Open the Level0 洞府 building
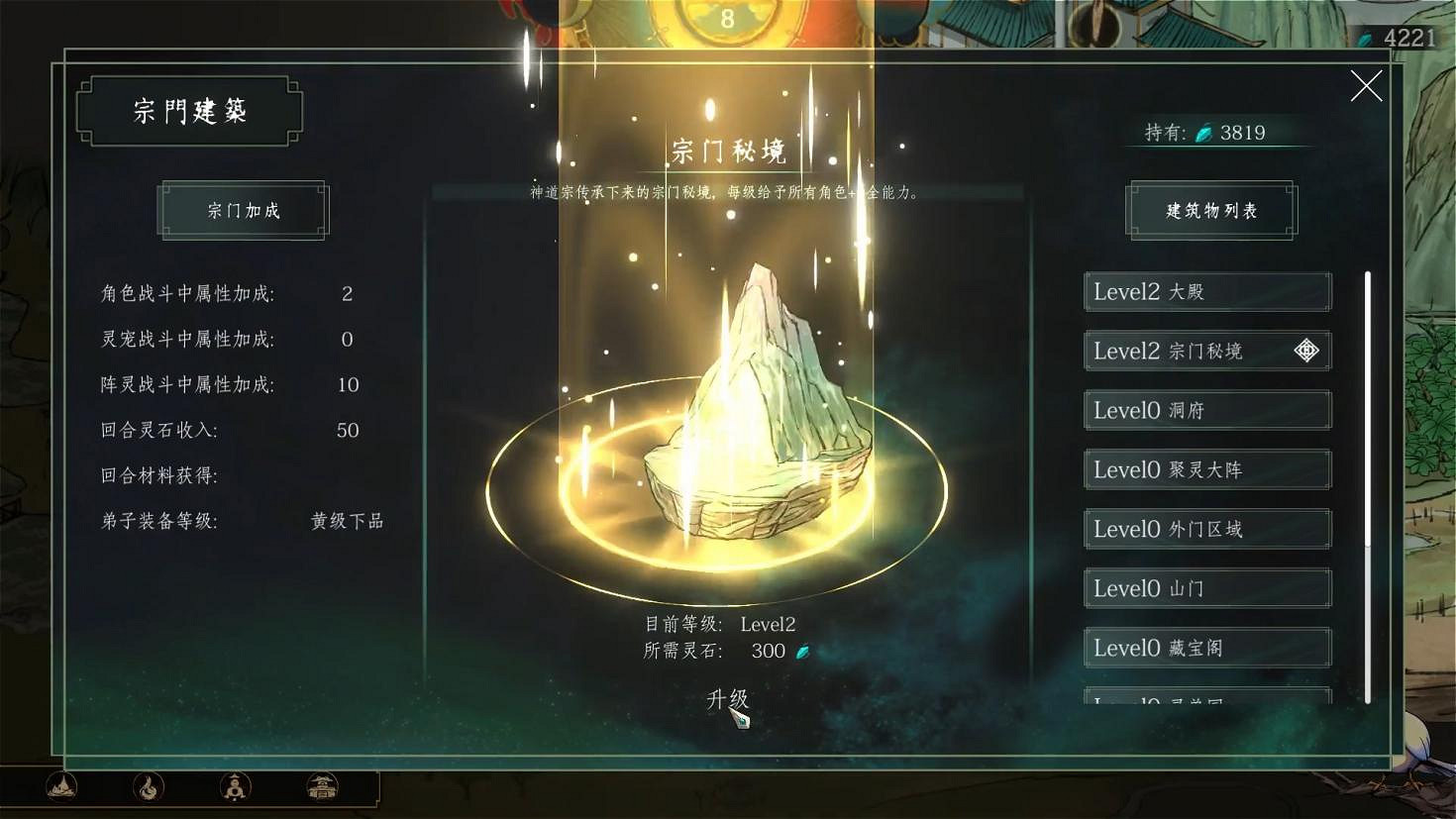The height and width of the screenshot is (819, 1456). (1206, 410)
